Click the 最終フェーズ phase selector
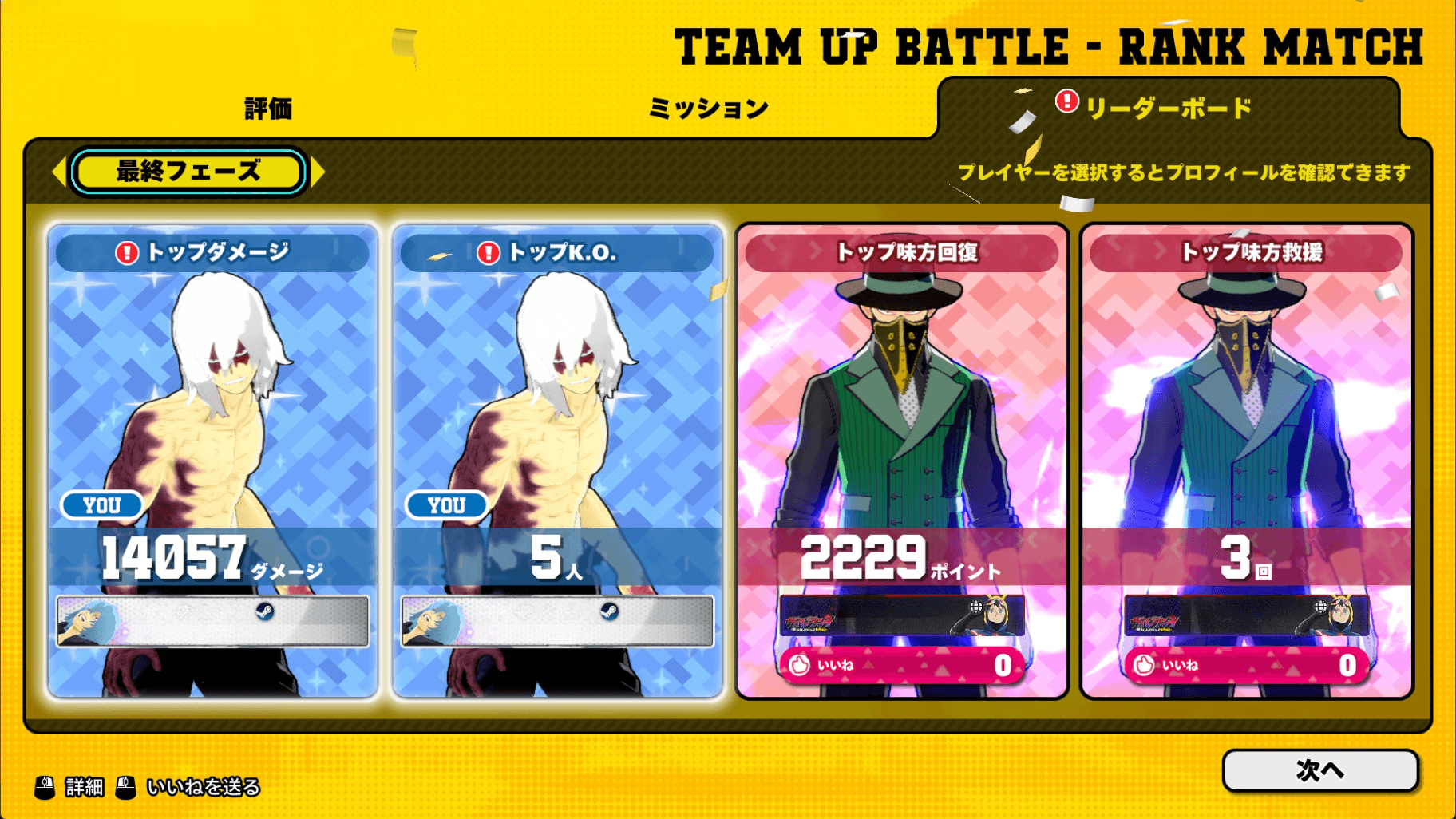The image size is (1456, 819). (188, 172)
